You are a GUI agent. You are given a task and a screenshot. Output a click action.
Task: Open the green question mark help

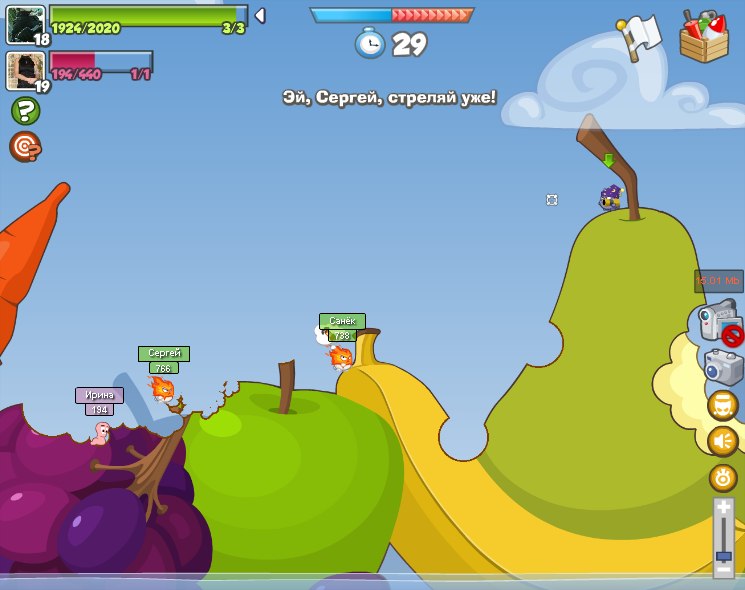tap(25, 111)
